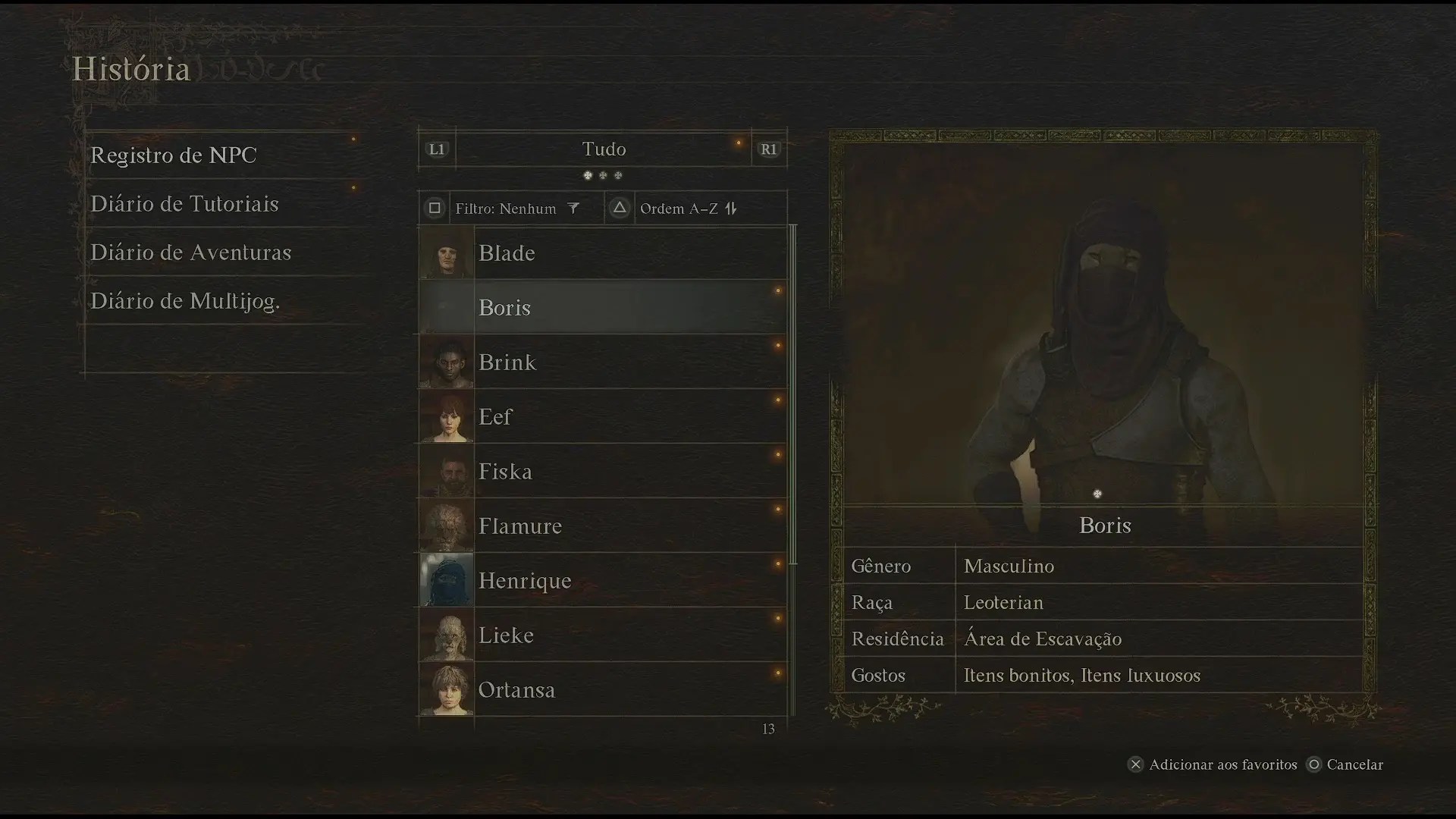Click the filter funnel icon beside Filtro

point(574,208)
